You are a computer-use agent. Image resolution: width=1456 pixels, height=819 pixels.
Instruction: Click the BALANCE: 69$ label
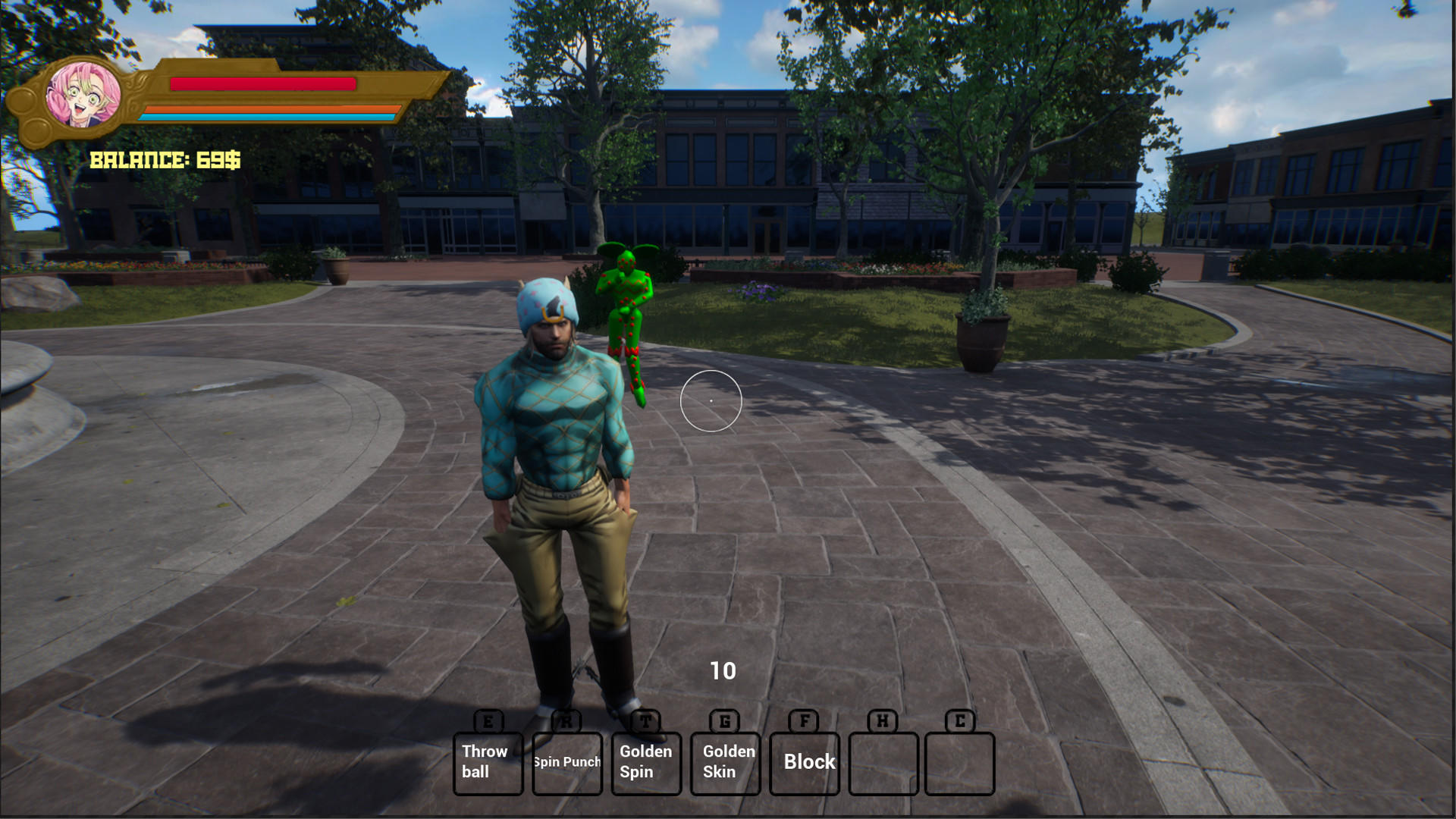165,159
